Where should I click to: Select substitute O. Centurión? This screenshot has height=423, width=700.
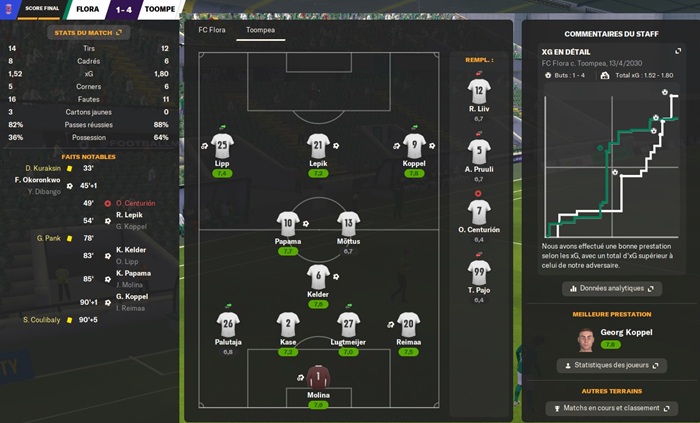click(478, 213)
